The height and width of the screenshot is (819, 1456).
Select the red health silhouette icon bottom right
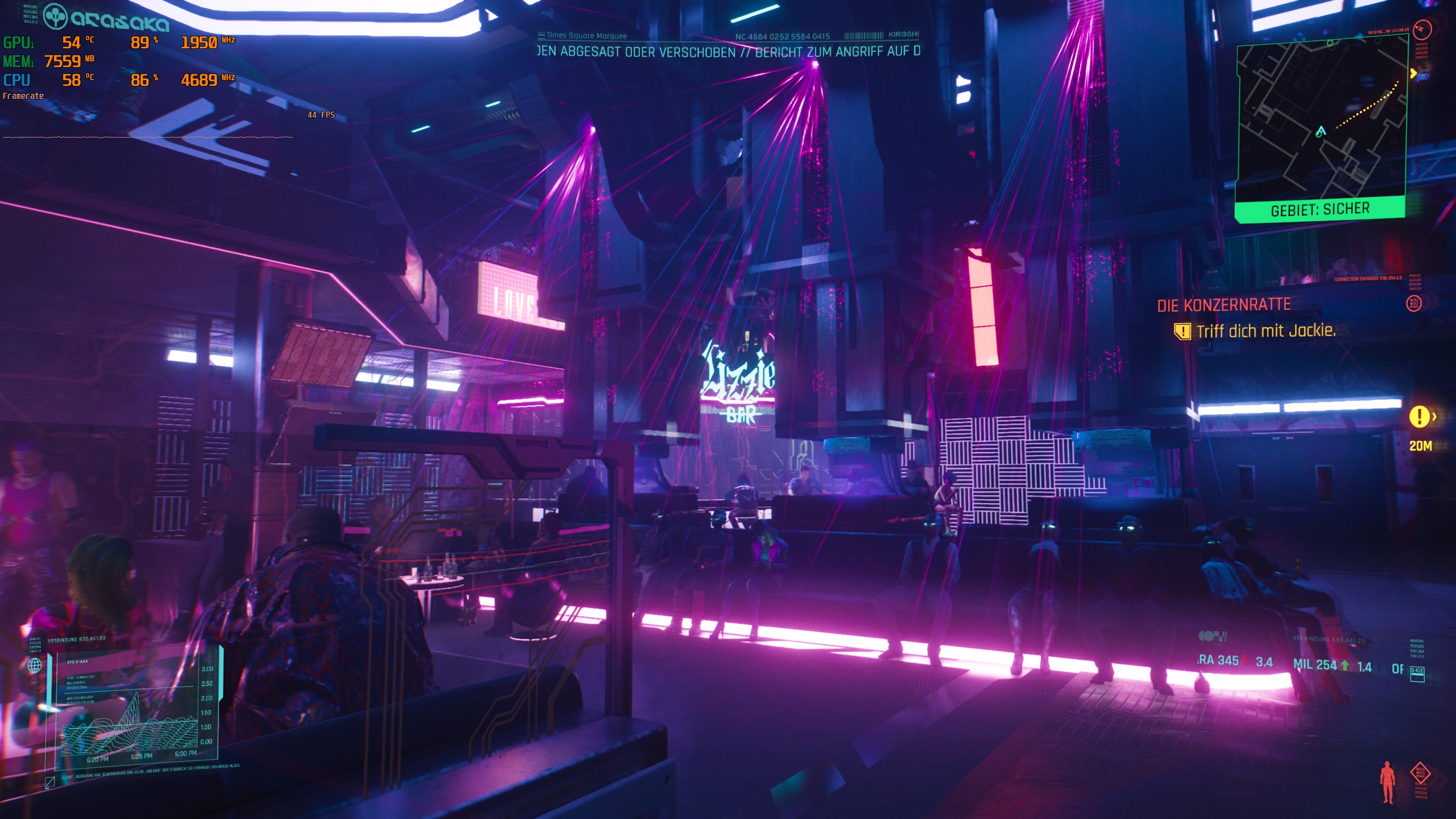(x=1387, y=782)
